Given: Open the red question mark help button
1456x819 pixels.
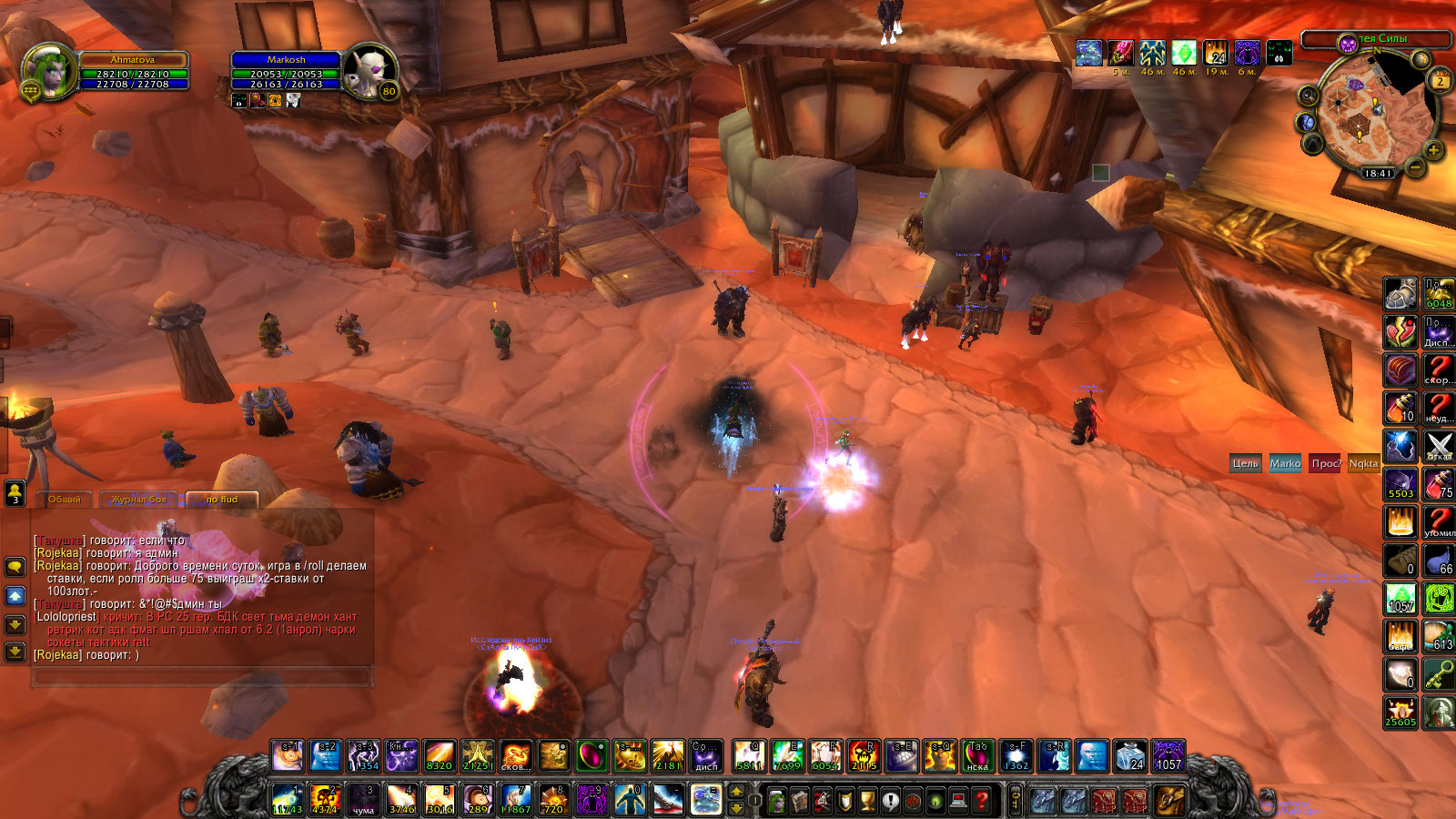Looking at the screenshot, I should 982,801.
